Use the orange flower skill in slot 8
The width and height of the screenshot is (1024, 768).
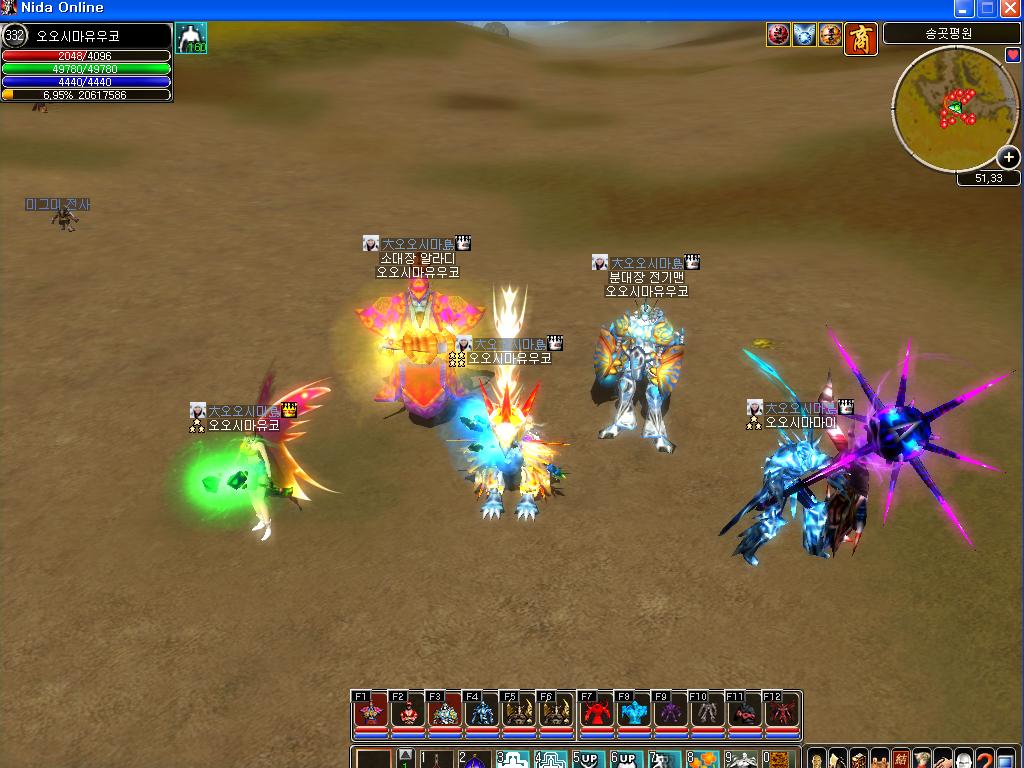point(703,760)
